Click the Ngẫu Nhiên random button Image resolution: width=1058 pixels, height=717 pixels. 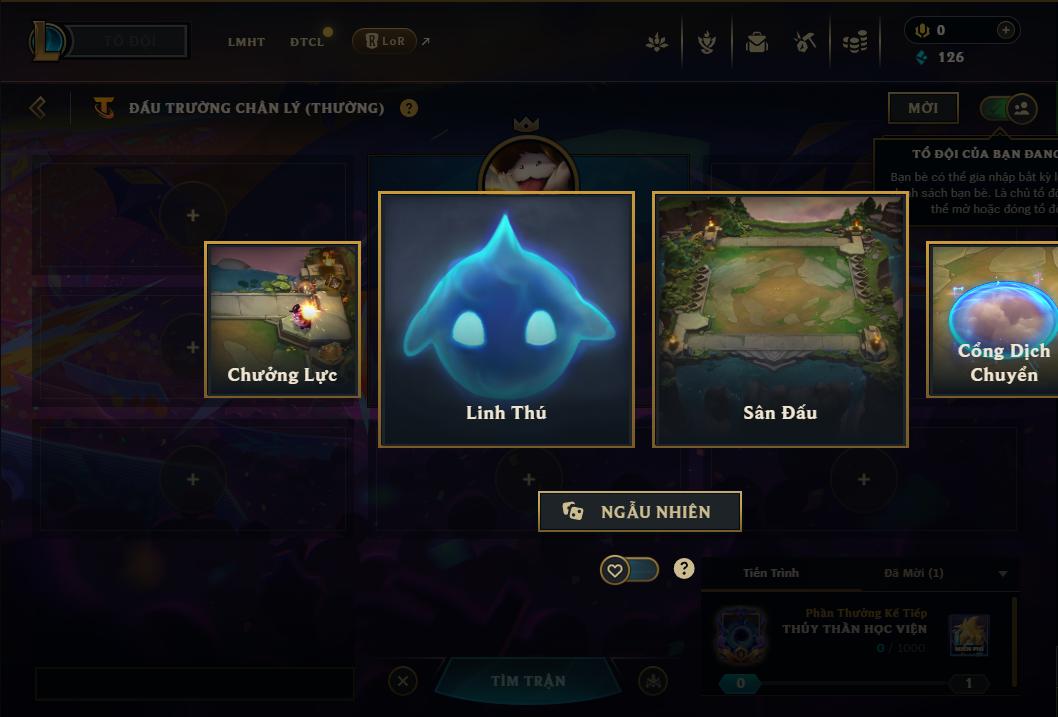640,511
